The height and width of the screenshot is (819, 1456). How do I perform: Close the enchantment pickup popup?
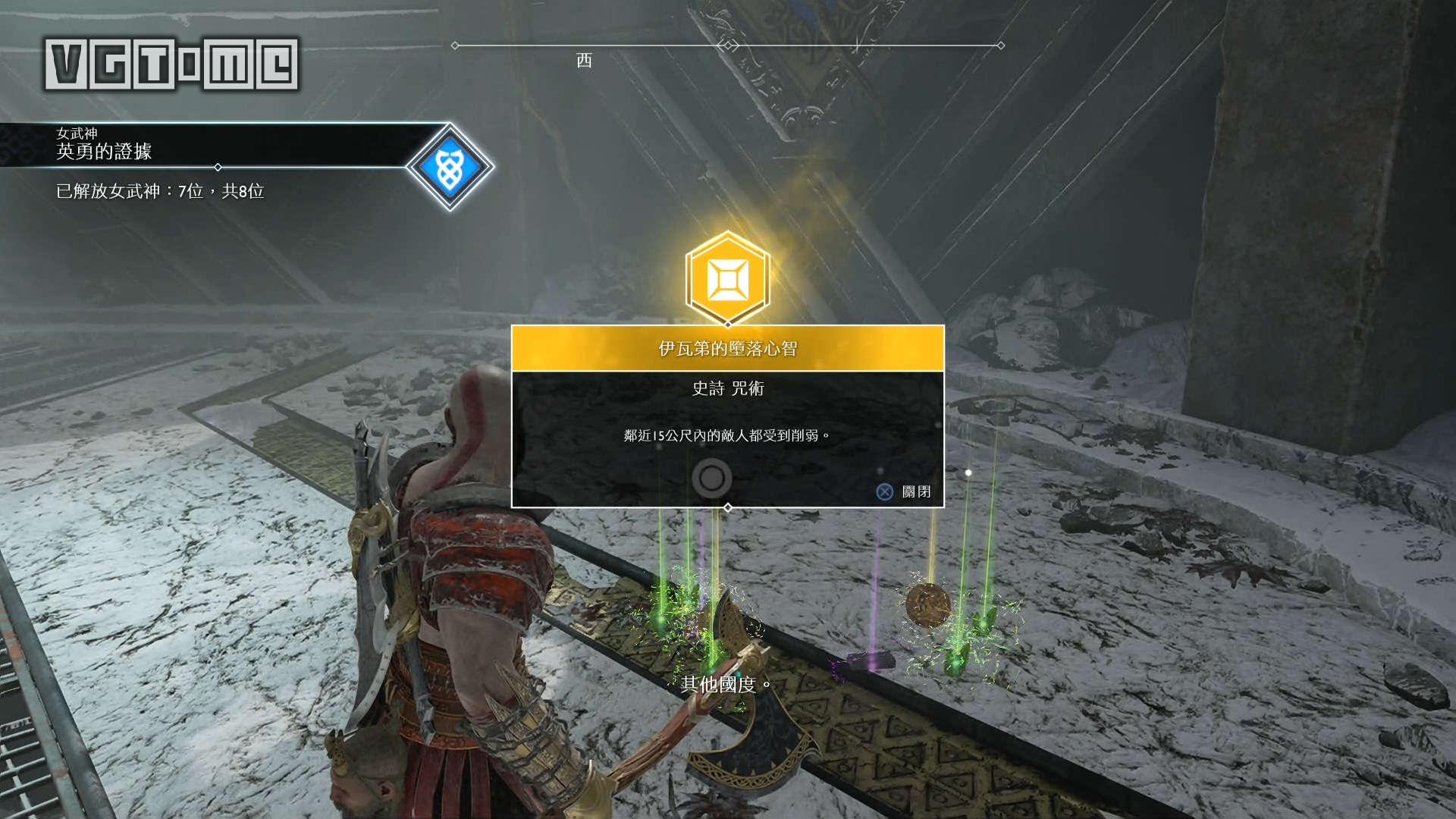point(903,491)
